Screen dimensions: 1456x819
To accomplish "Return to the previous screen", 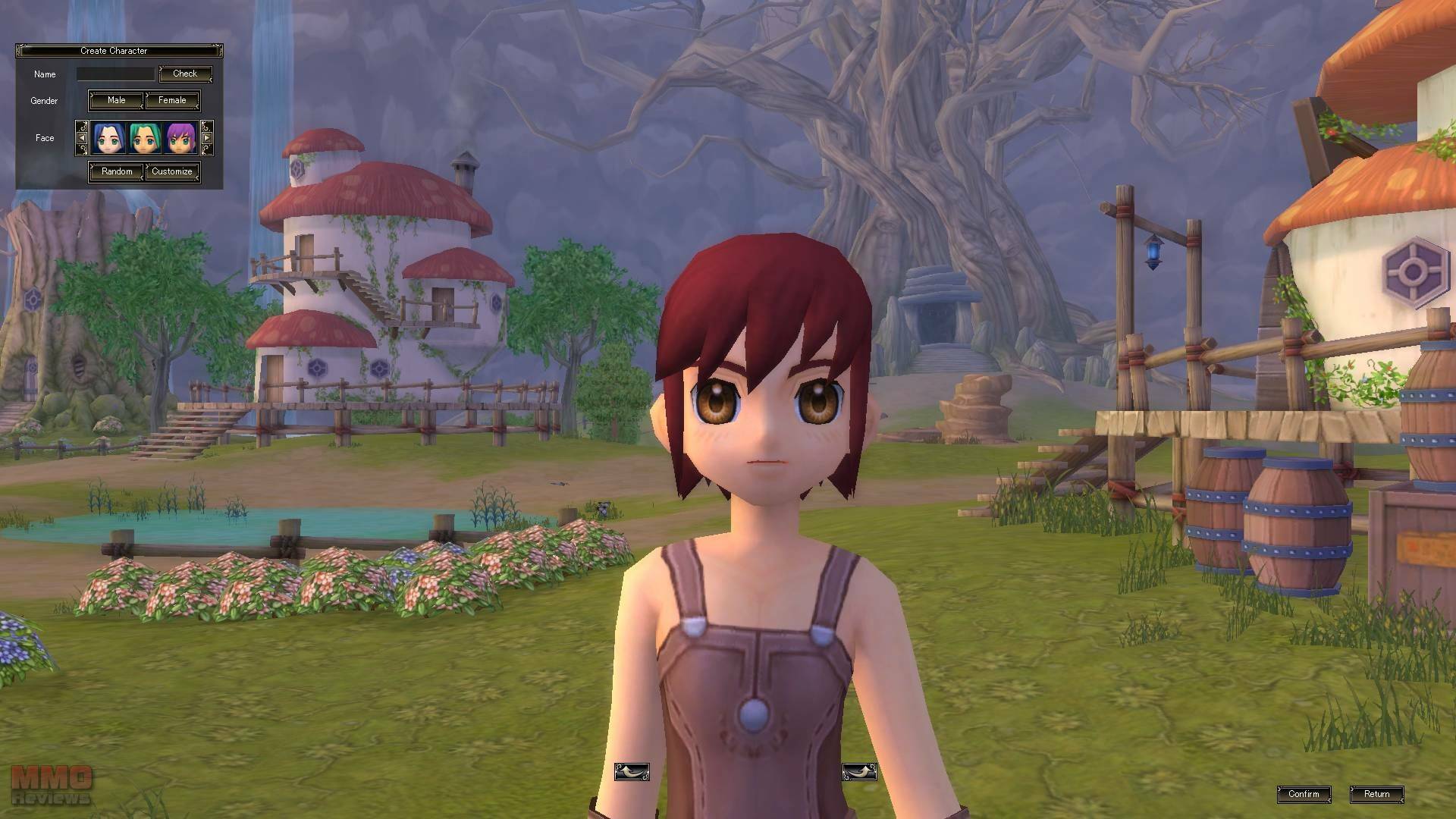I will click(1376, 794).
